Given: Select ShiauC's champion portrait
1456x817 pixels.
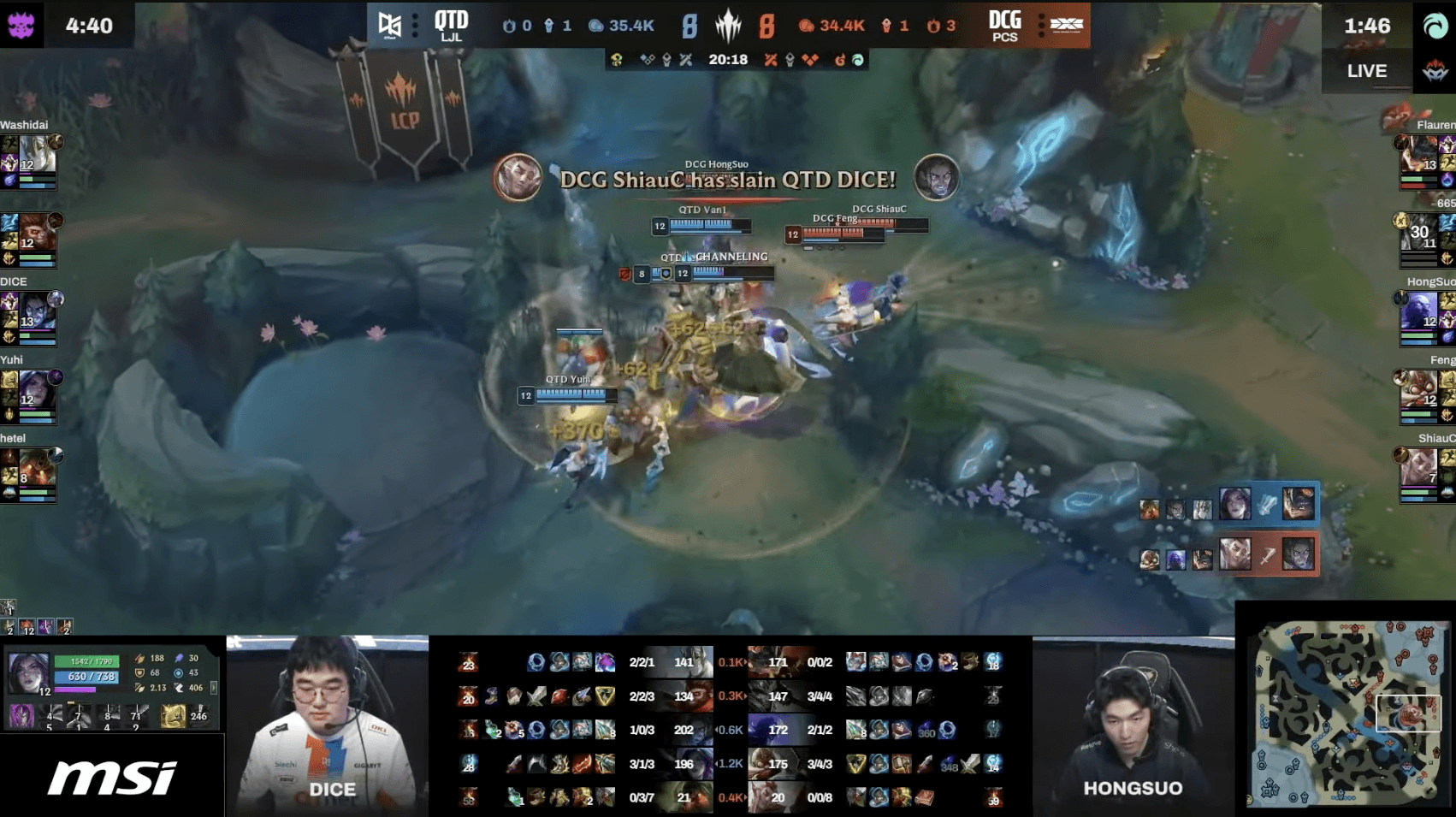Looking at the screenshot, I should point(1418,470).
